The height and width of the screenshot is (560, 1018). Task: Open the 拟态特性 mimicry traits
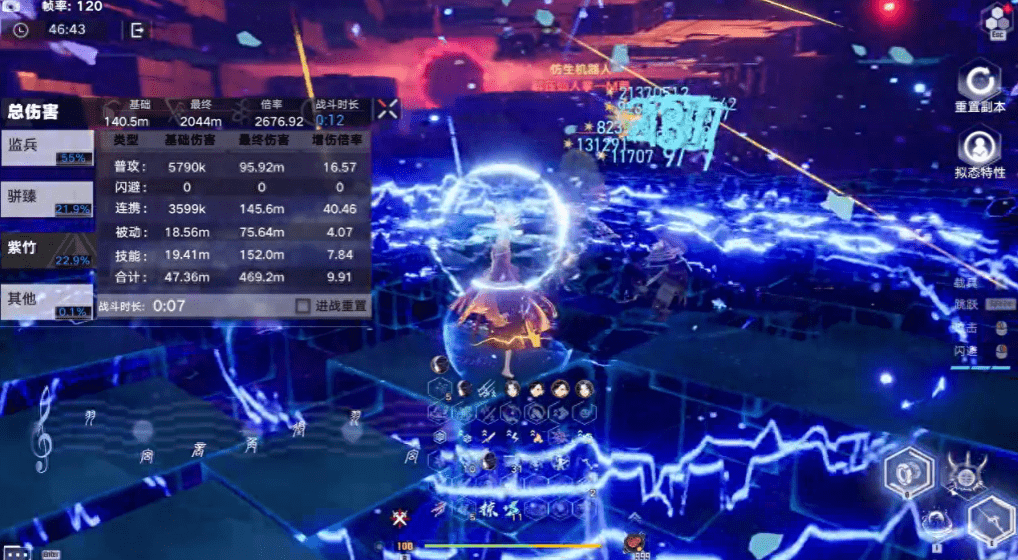point(979,150)
